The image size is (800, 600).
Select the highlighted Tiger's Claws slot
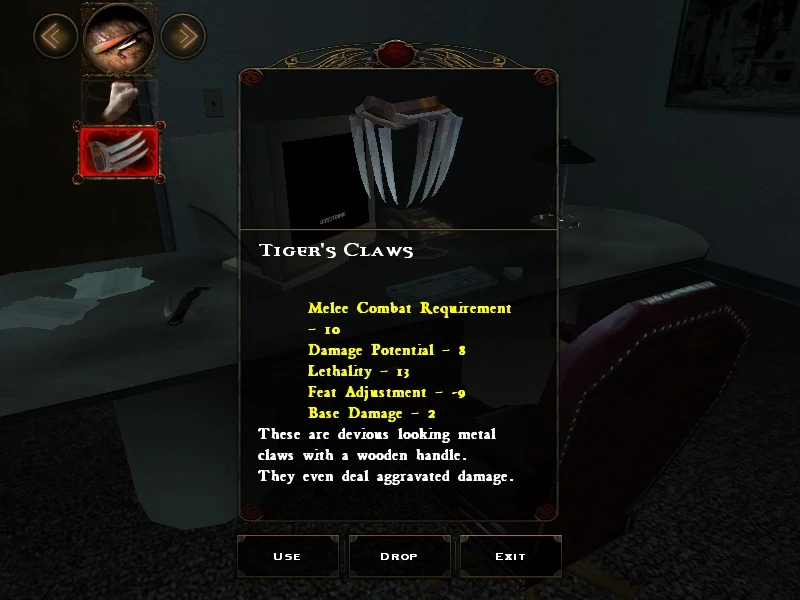pyautogui.click(x=118, y=154)
